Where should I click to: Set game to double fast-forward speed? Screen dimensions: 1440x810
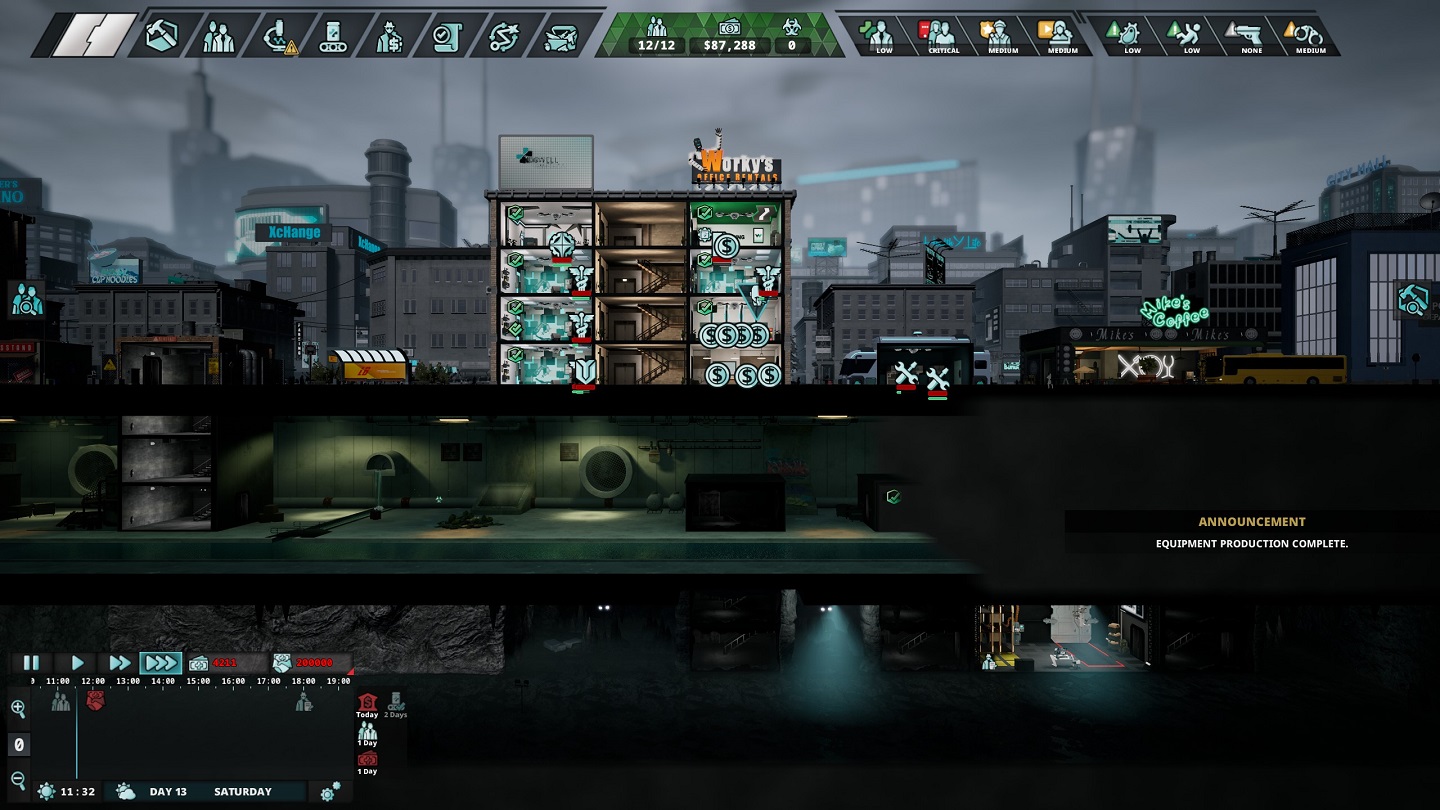tap(119, 662)
